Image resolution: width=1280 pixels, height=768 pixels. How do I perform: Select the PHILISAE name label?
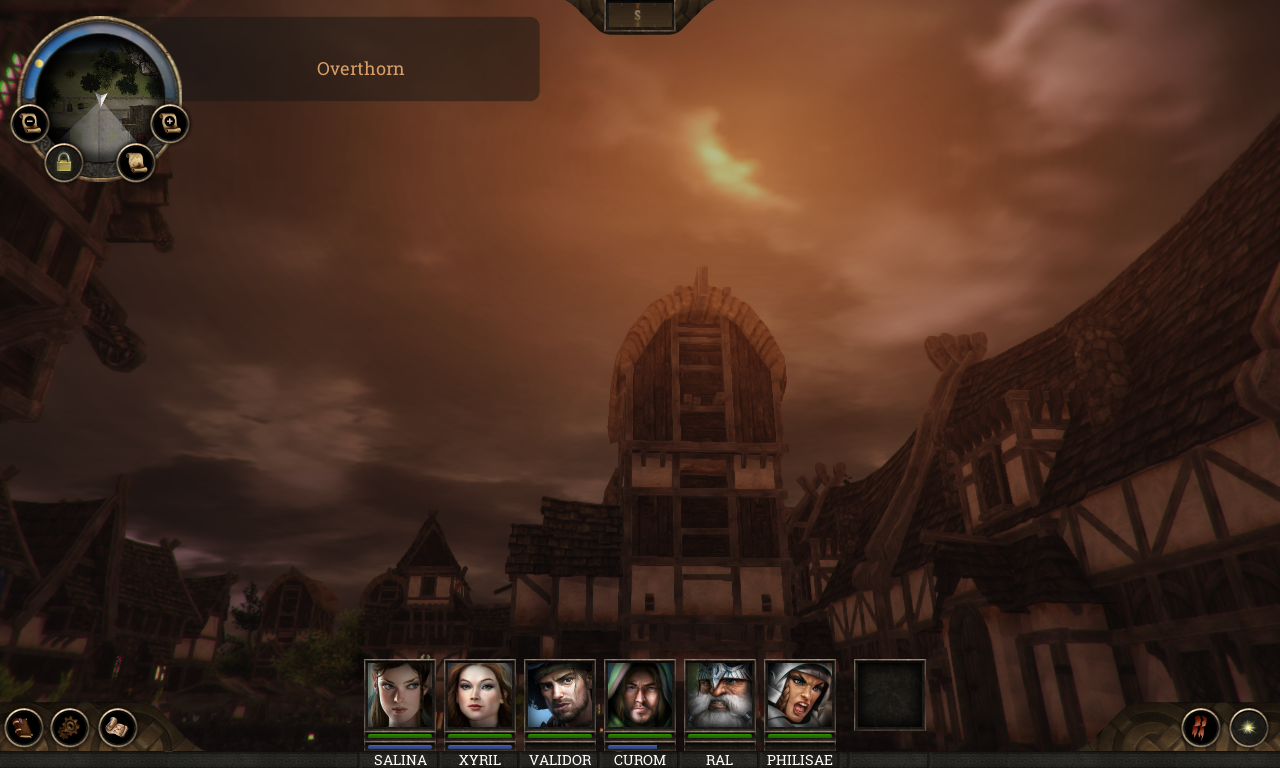pyautogui.click(x=799, y=760)
